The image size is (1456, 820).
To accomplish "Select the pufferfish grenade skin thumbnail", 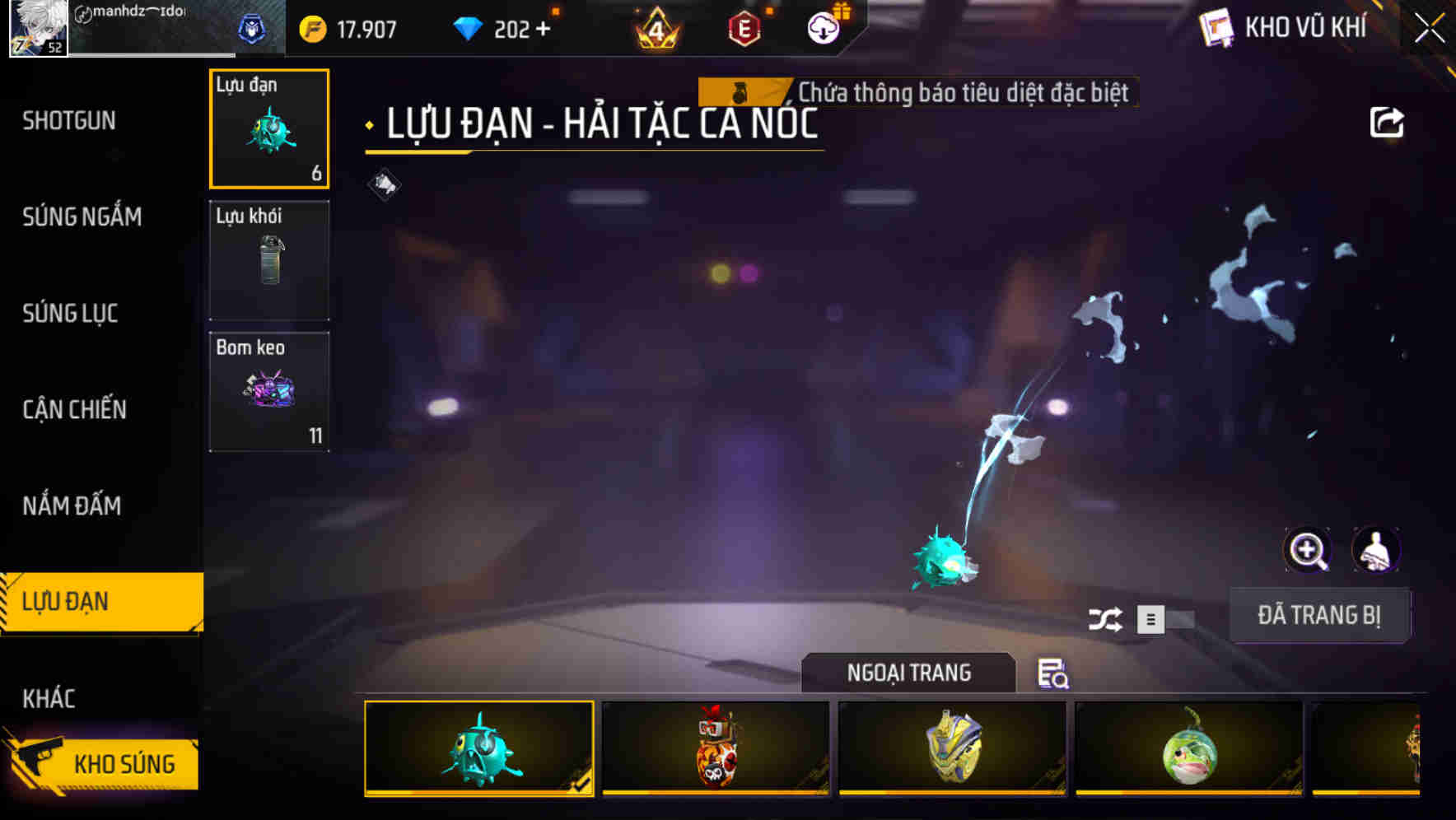I will [x=478, y=749].
